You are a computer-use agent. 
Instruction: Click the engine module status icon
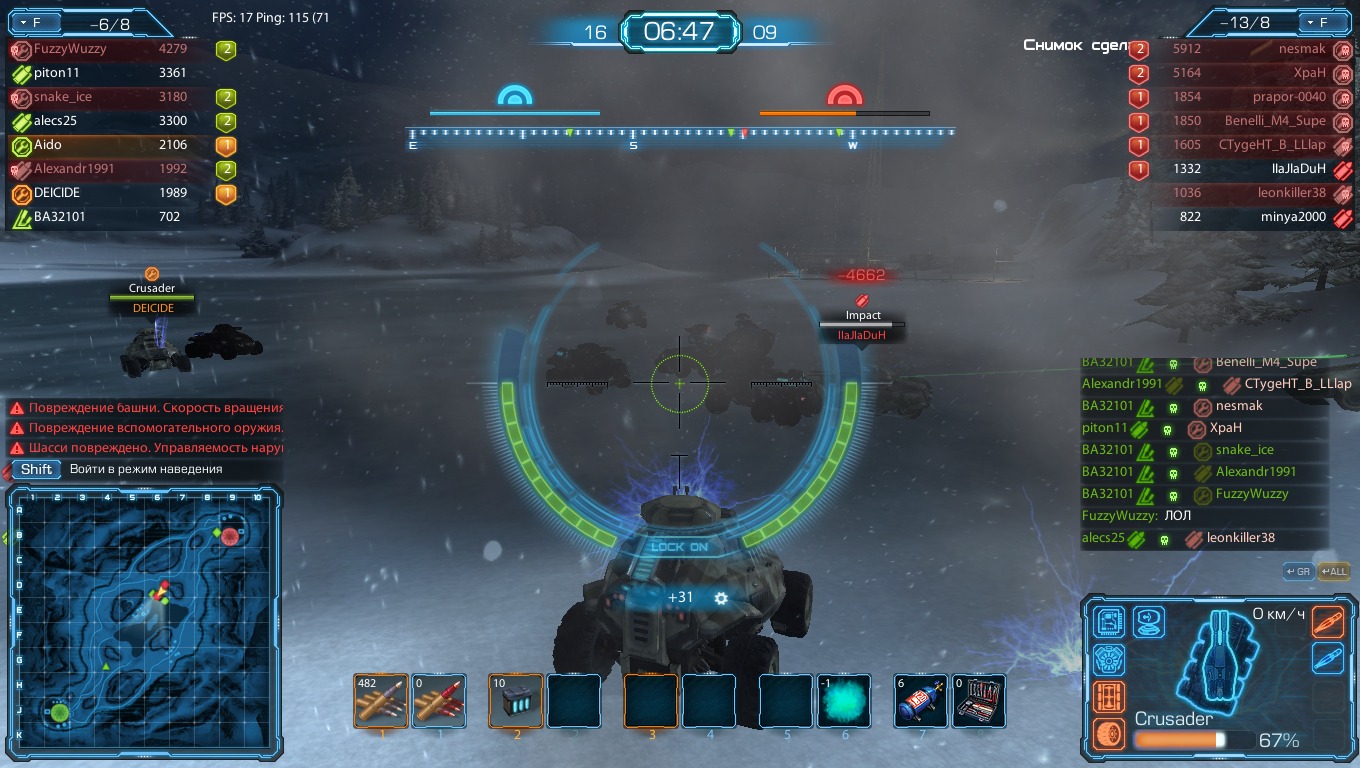coord(1108,660)
